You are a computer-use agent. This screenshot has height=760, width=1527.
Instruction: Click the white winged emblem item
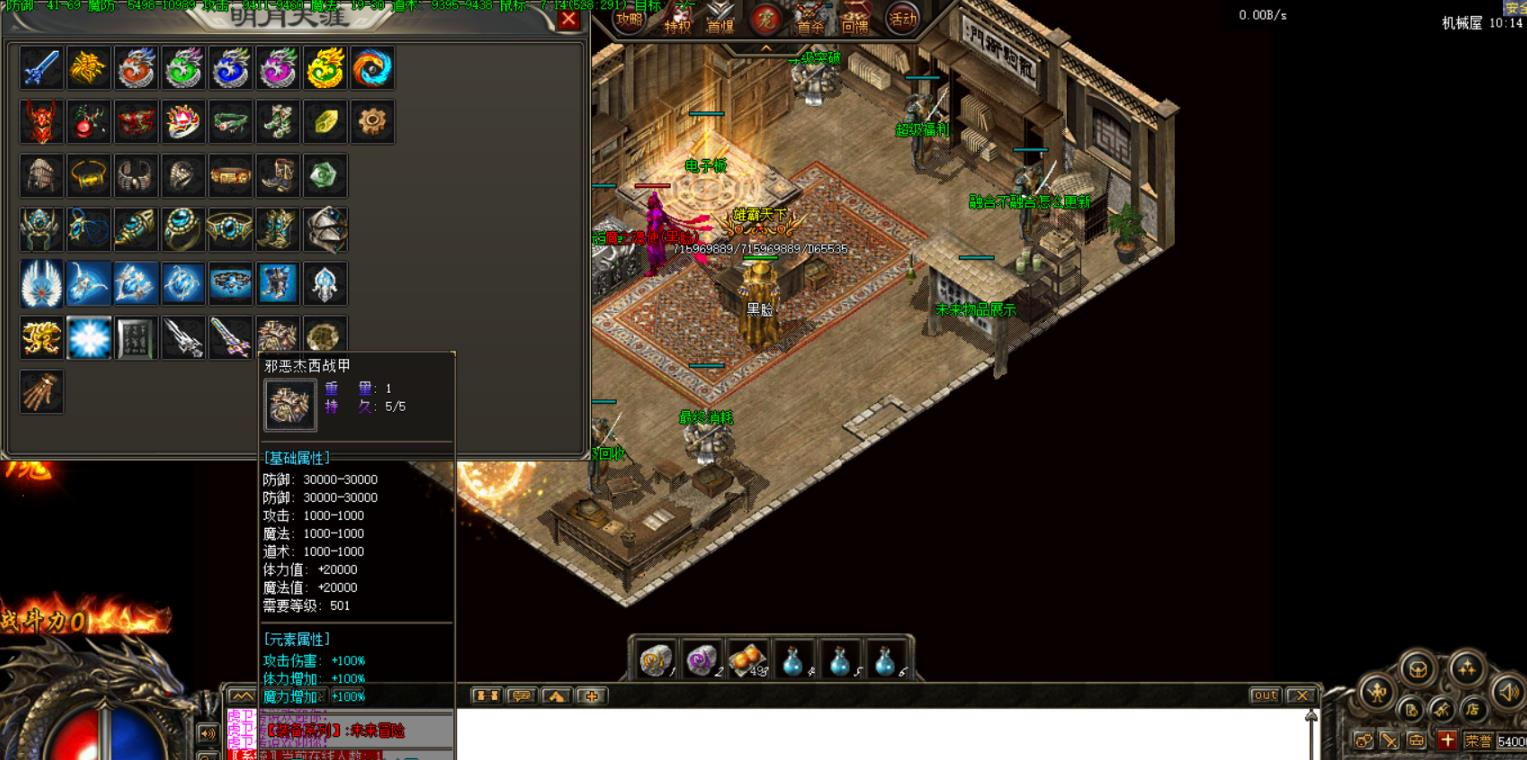tap(42, 284)
